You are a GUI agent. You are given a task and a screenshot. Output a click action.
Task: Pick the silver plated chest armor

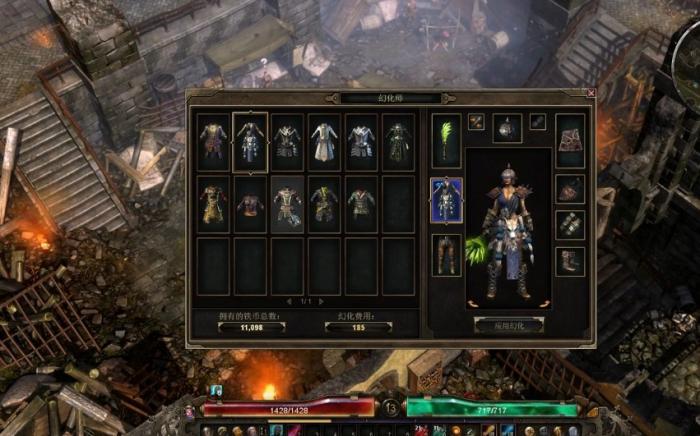tap(361, 141)
